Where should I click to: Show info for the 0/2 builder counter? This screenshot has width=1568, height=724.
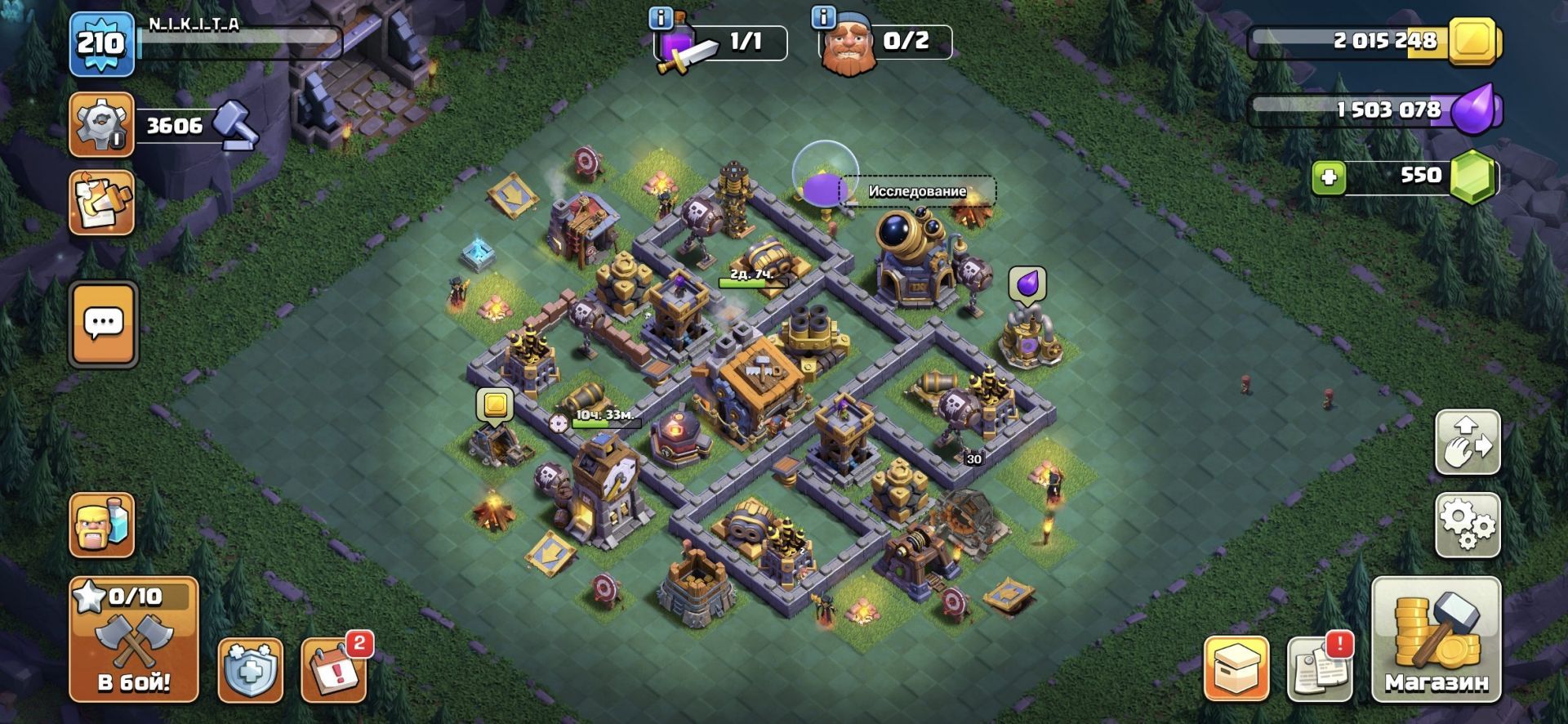823,18
